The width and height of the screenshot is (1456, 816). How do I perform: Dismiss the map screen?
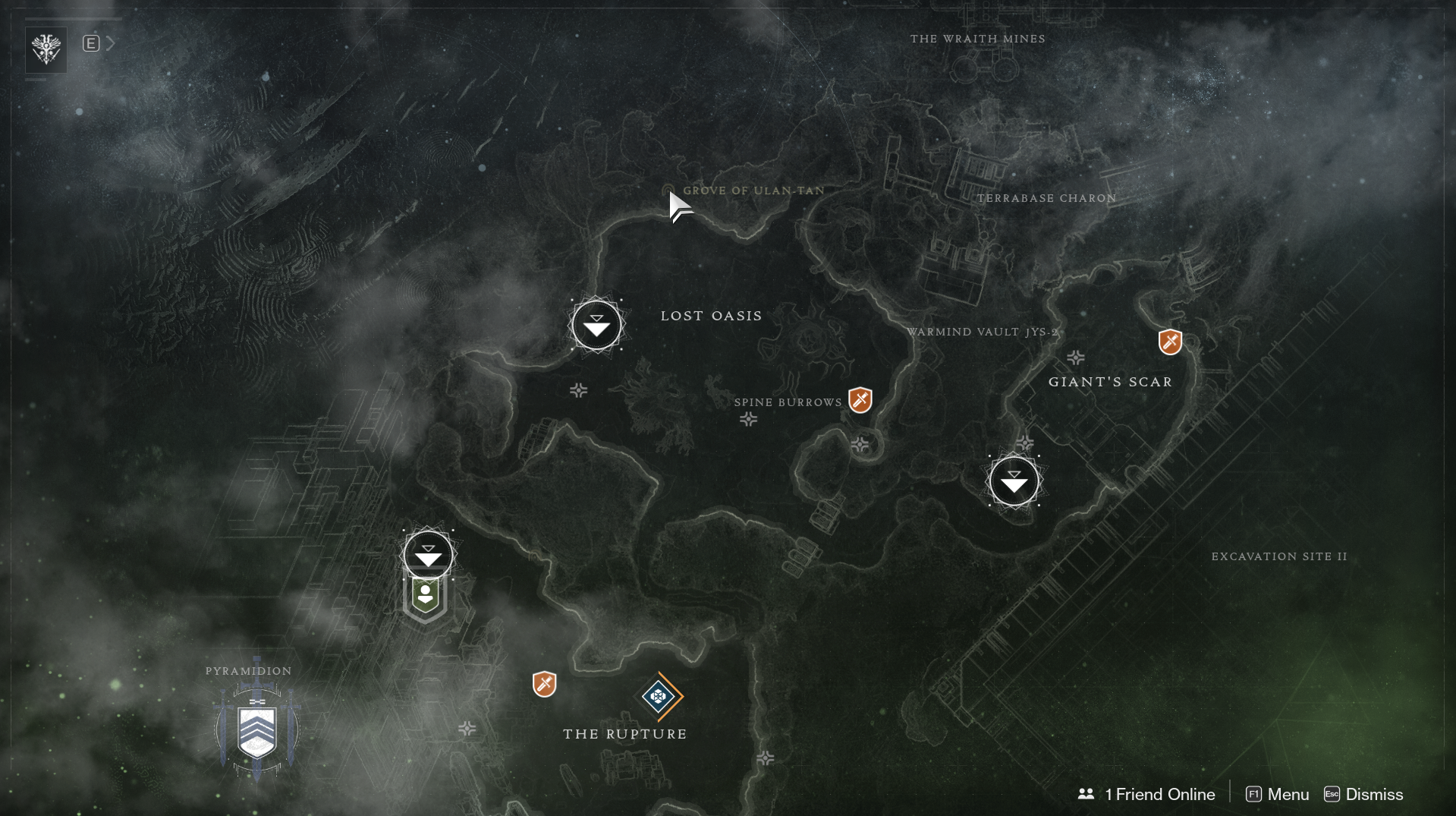point(1363,794)
